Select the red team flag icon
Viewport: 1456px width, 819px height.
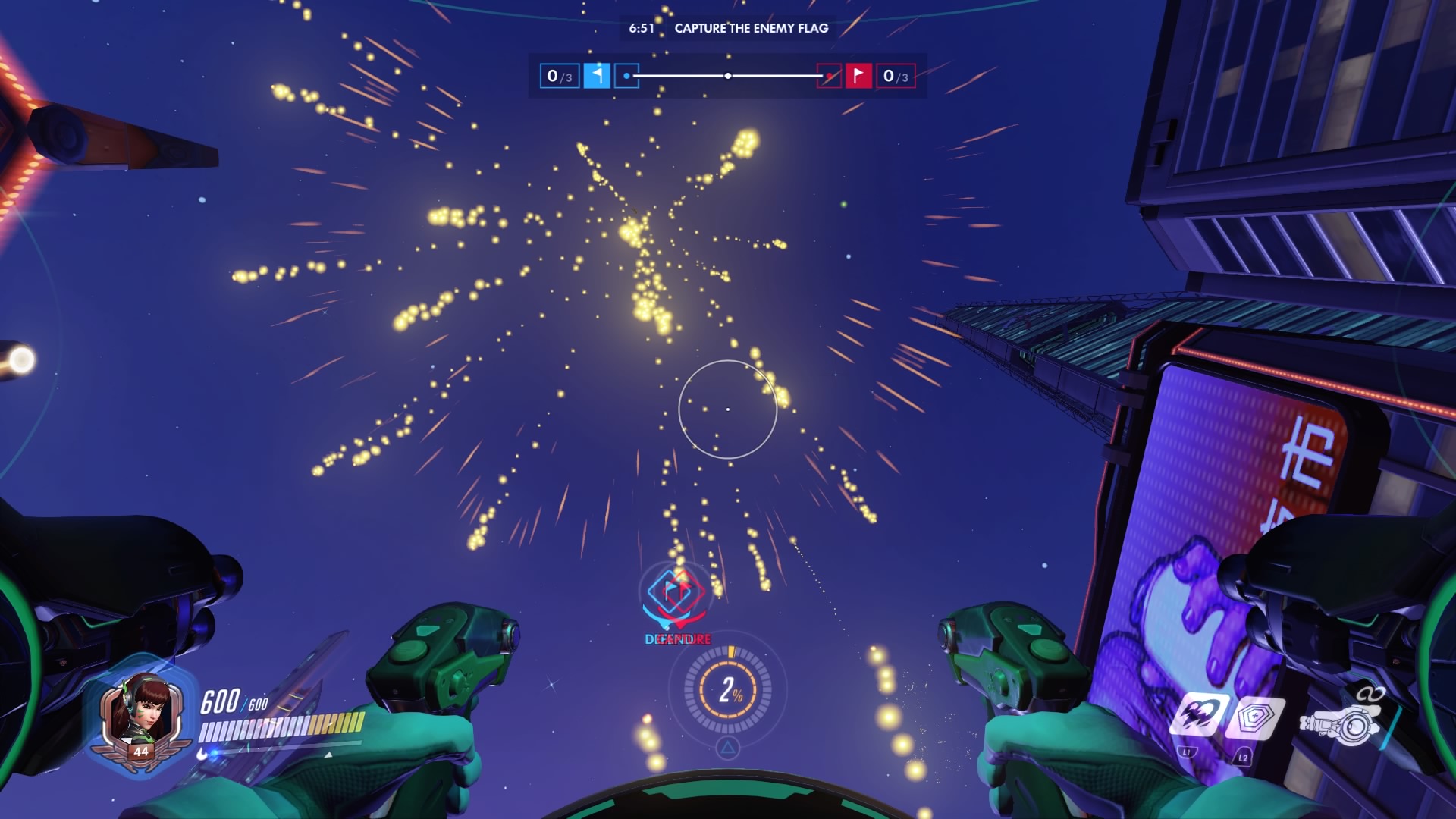point(858,76)
